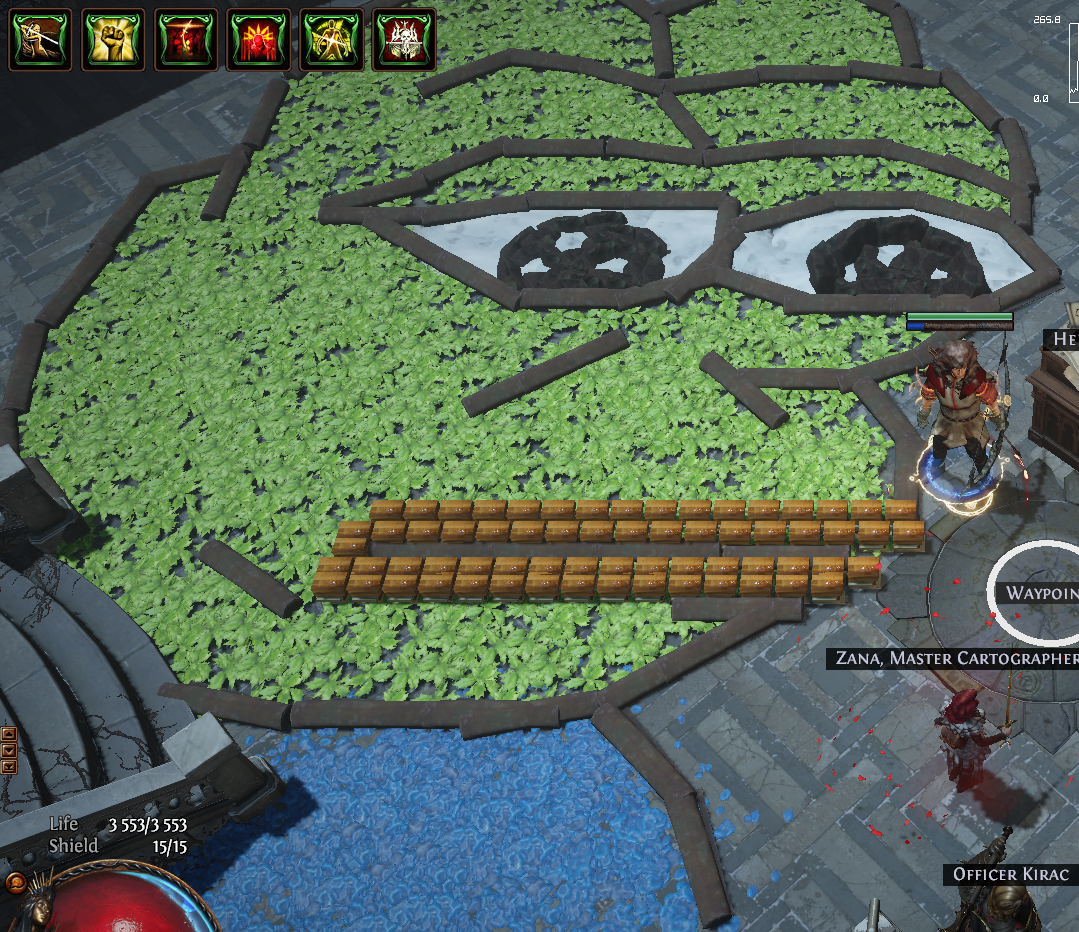
Task: Select the Officer Kirac name label
Action: pyautogui.click(x=1011, y=875)
